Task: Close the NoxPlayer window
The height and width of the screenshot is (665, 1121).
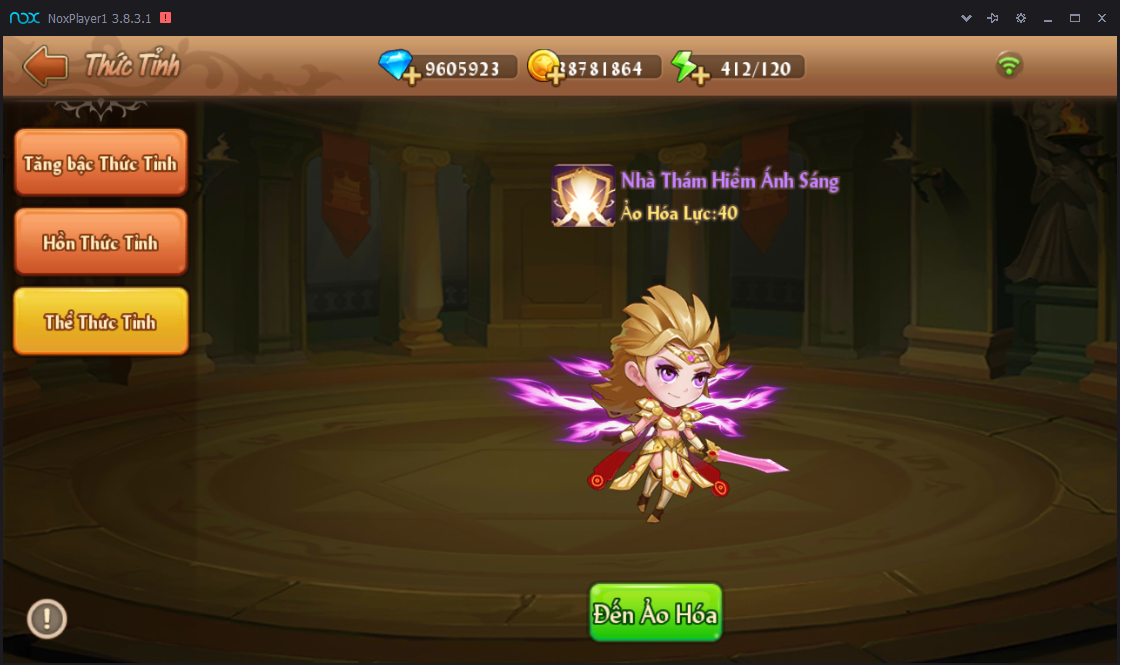Action: (x=1102, y=18)
